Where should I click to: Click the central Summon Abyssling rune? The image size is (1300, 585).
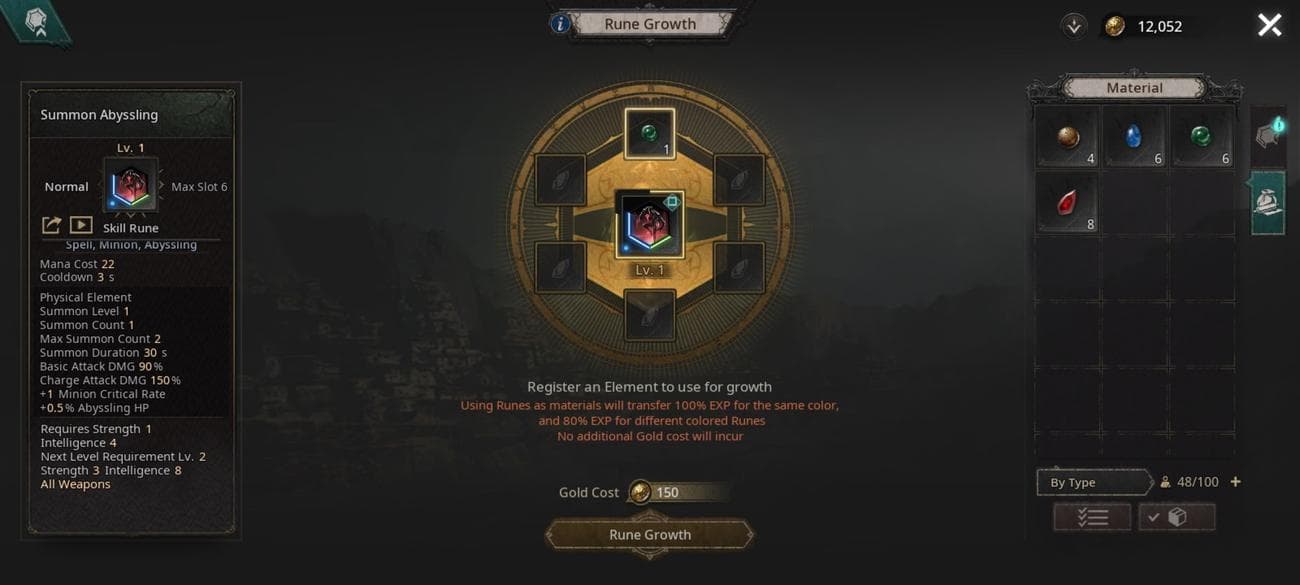pos(650,224)
